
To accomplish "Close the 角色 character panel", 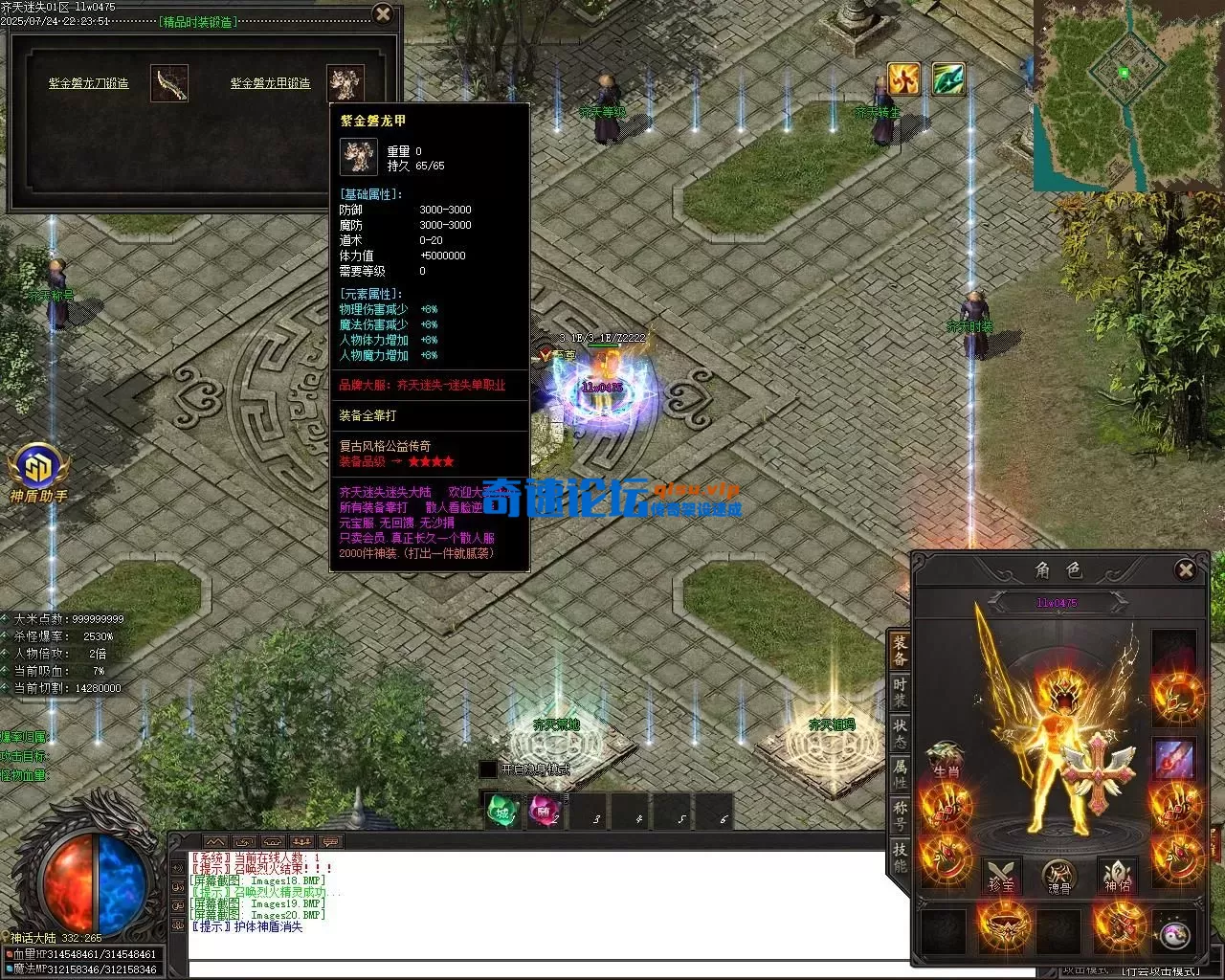I will pyautogui.click(x=1186, y=570).
